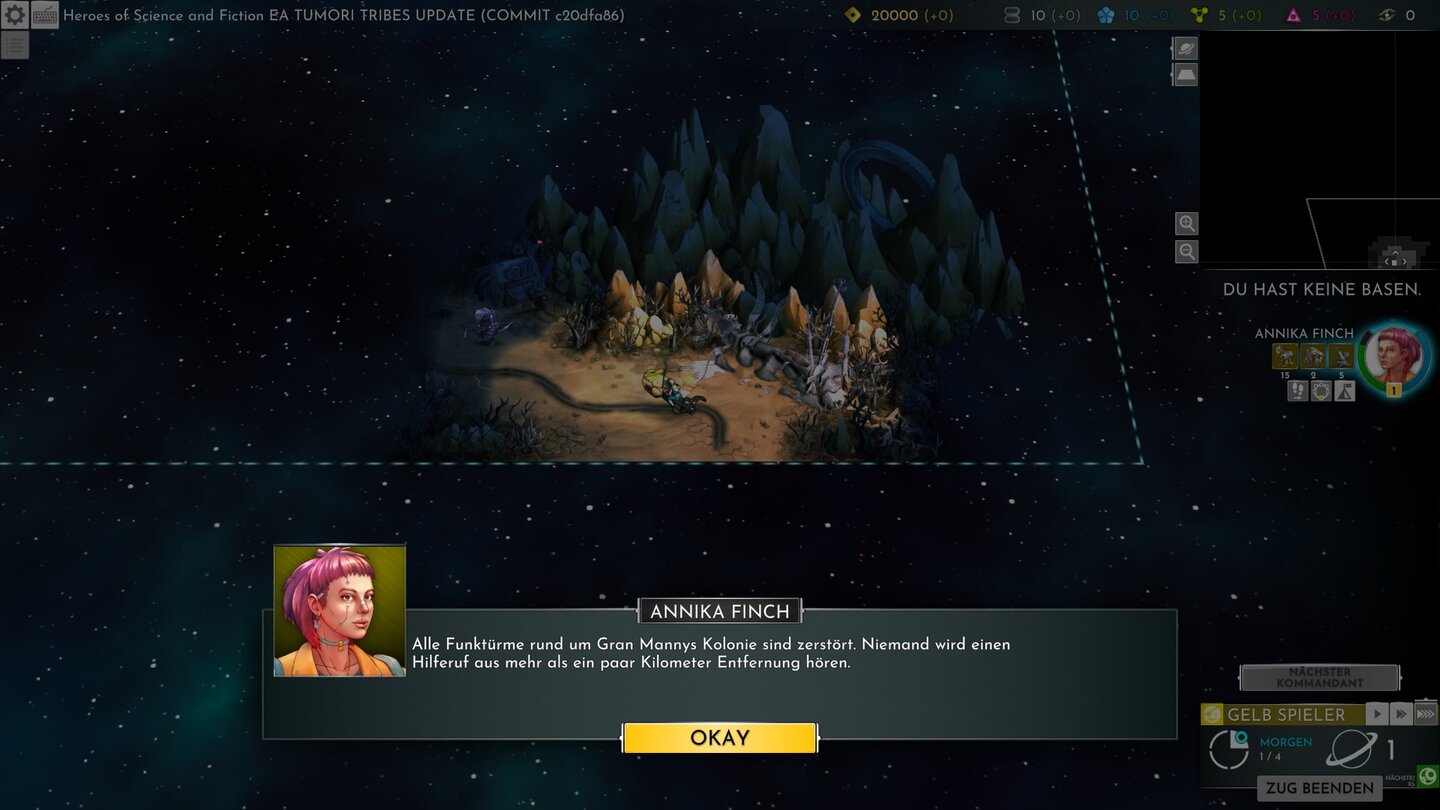Toggle the zoom-in magnifier on the right edge
Viewport: 1440px width, 810px height.
pos(1186,223)
